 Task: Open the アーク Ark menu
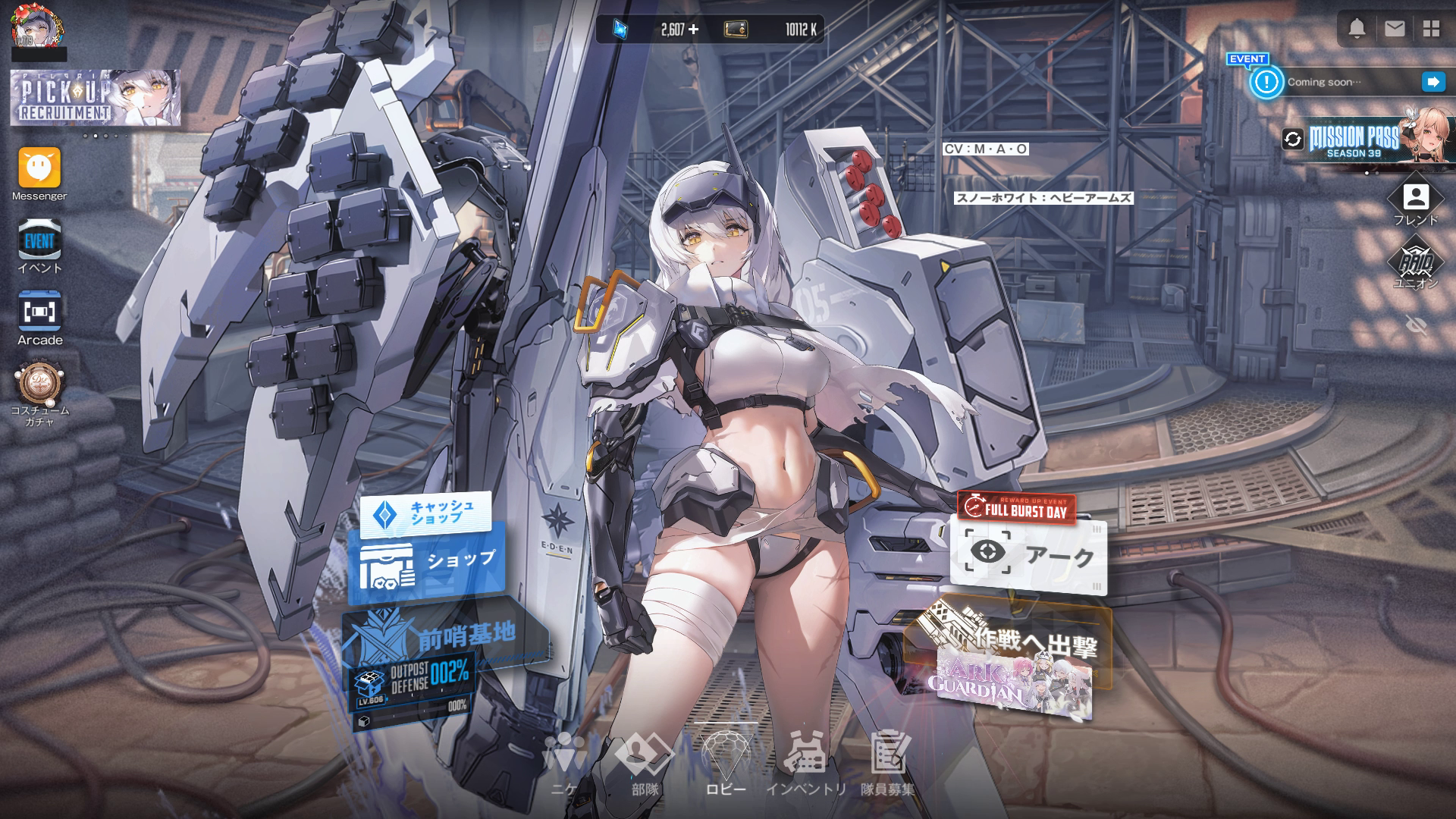pos(1028,556)
